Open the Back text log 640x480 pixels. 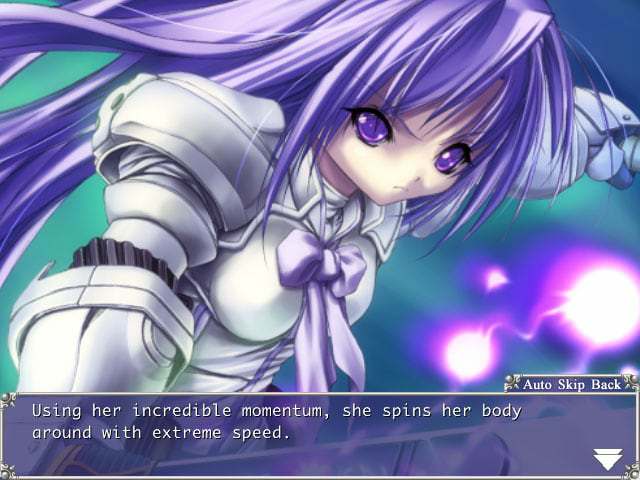607,384
